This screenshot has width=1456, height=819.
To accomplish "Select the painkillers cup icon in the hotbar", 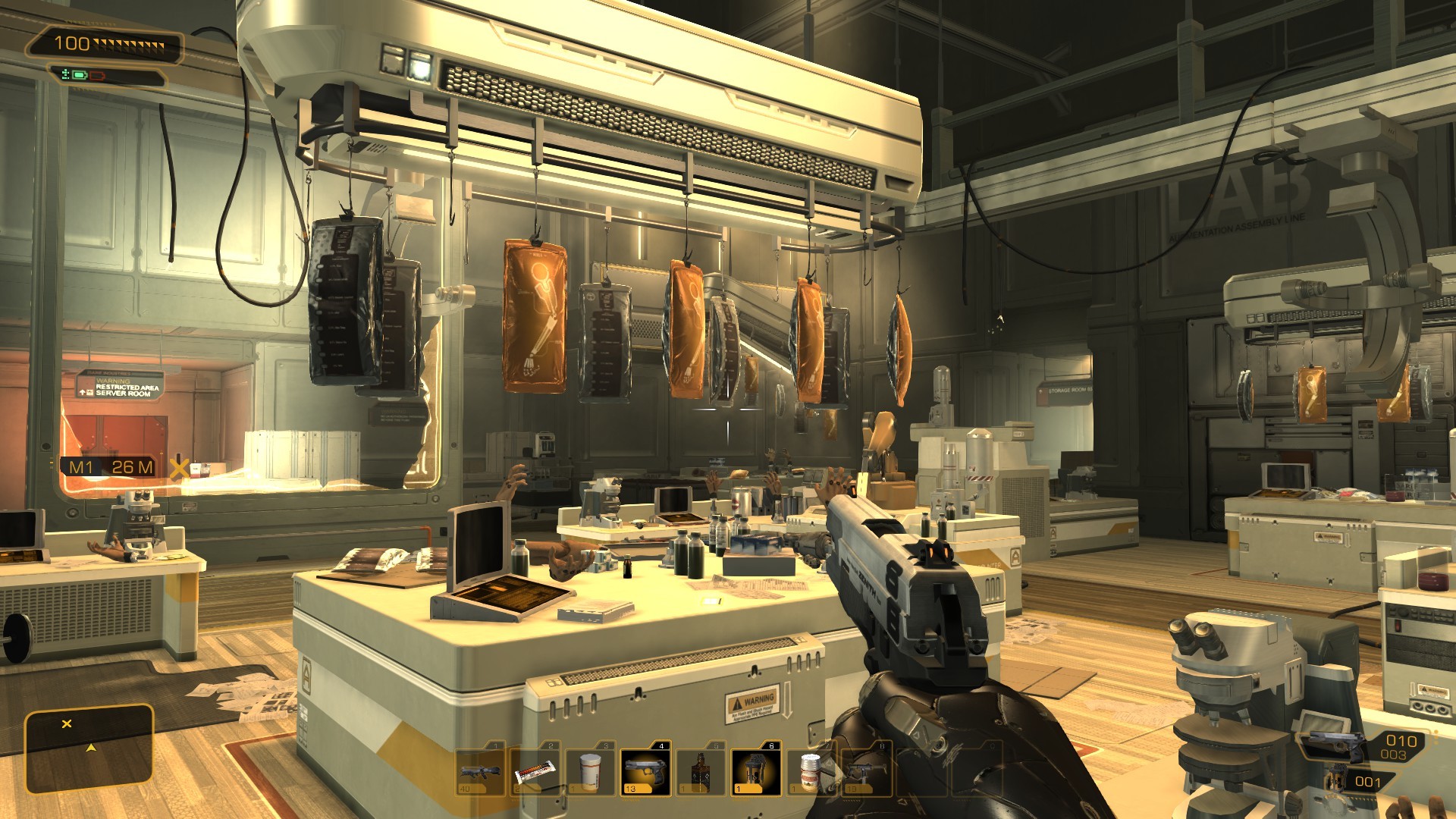I will [589, 772].
